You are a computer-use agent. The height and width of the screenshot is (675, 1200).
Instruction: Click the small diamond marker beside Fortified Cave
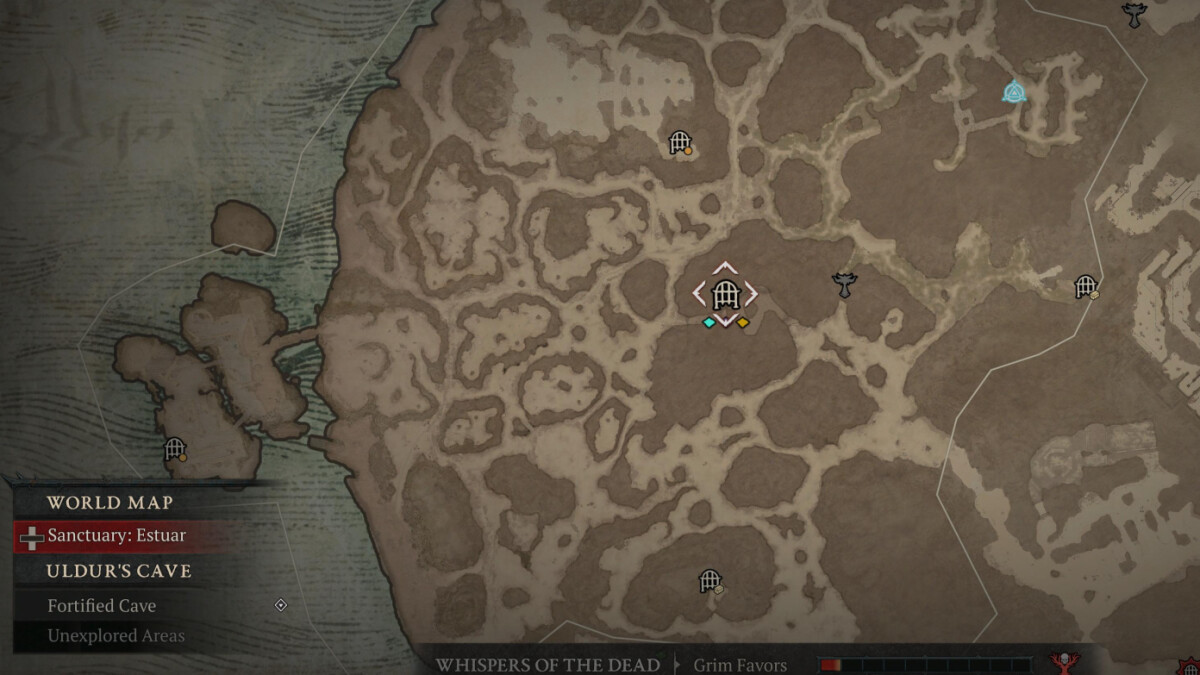click(281, 605)
